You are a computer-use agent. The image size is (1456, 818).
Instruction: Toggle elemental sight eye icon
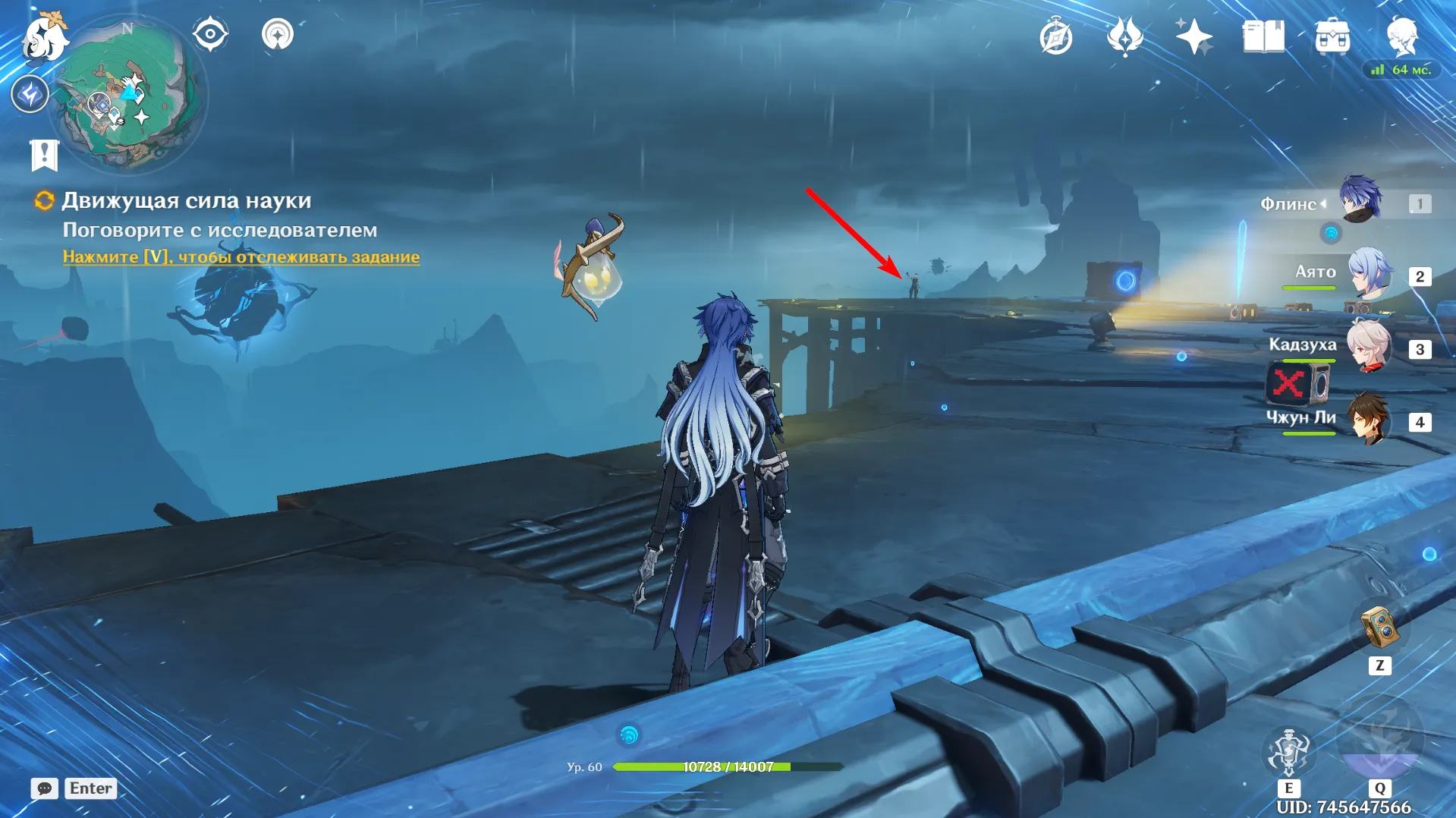pyautogui.click(x=210, y=35)
